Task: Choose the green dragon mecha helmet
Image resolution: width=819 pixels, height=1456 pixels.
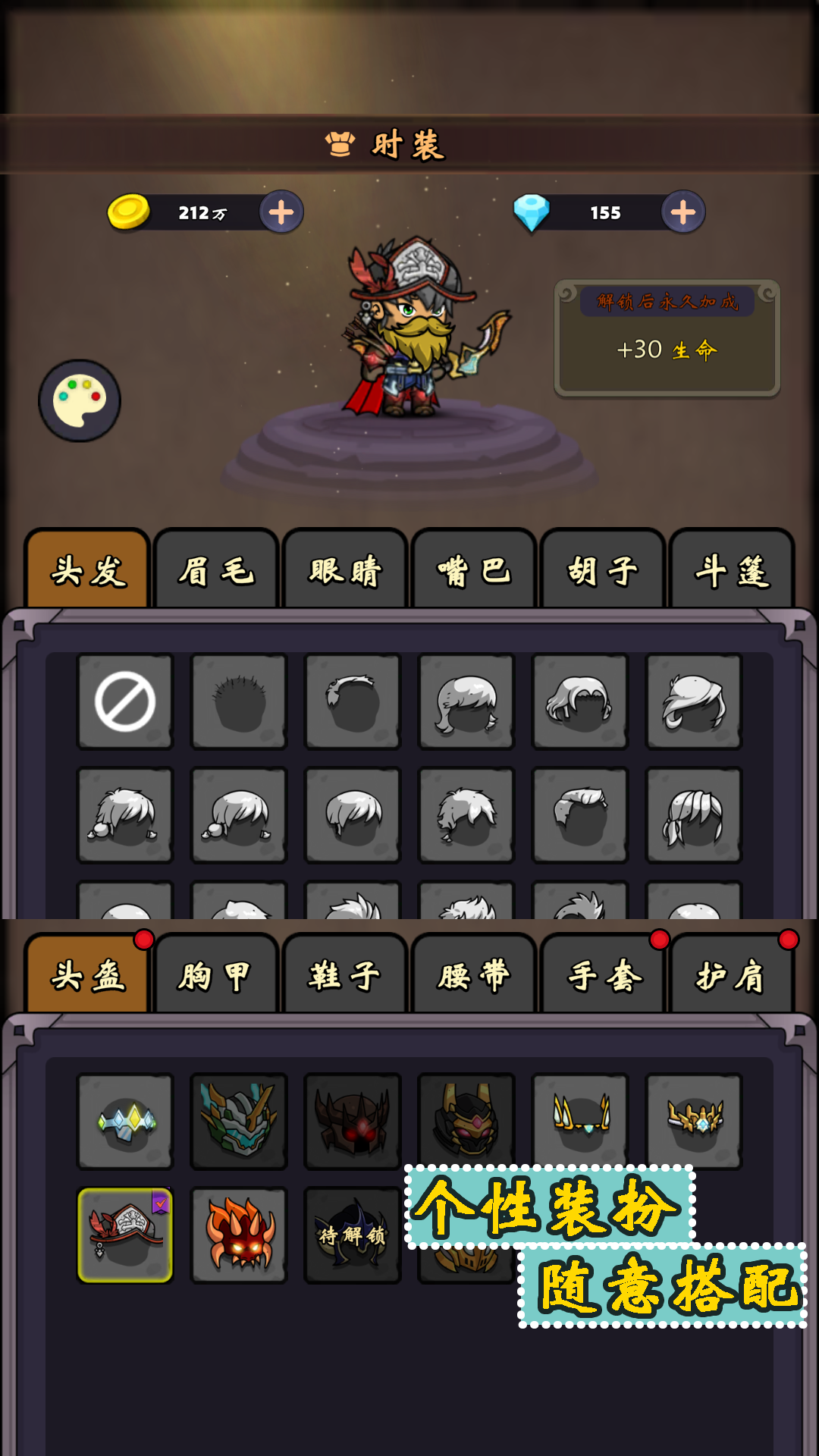Action: coord(239,1121)
